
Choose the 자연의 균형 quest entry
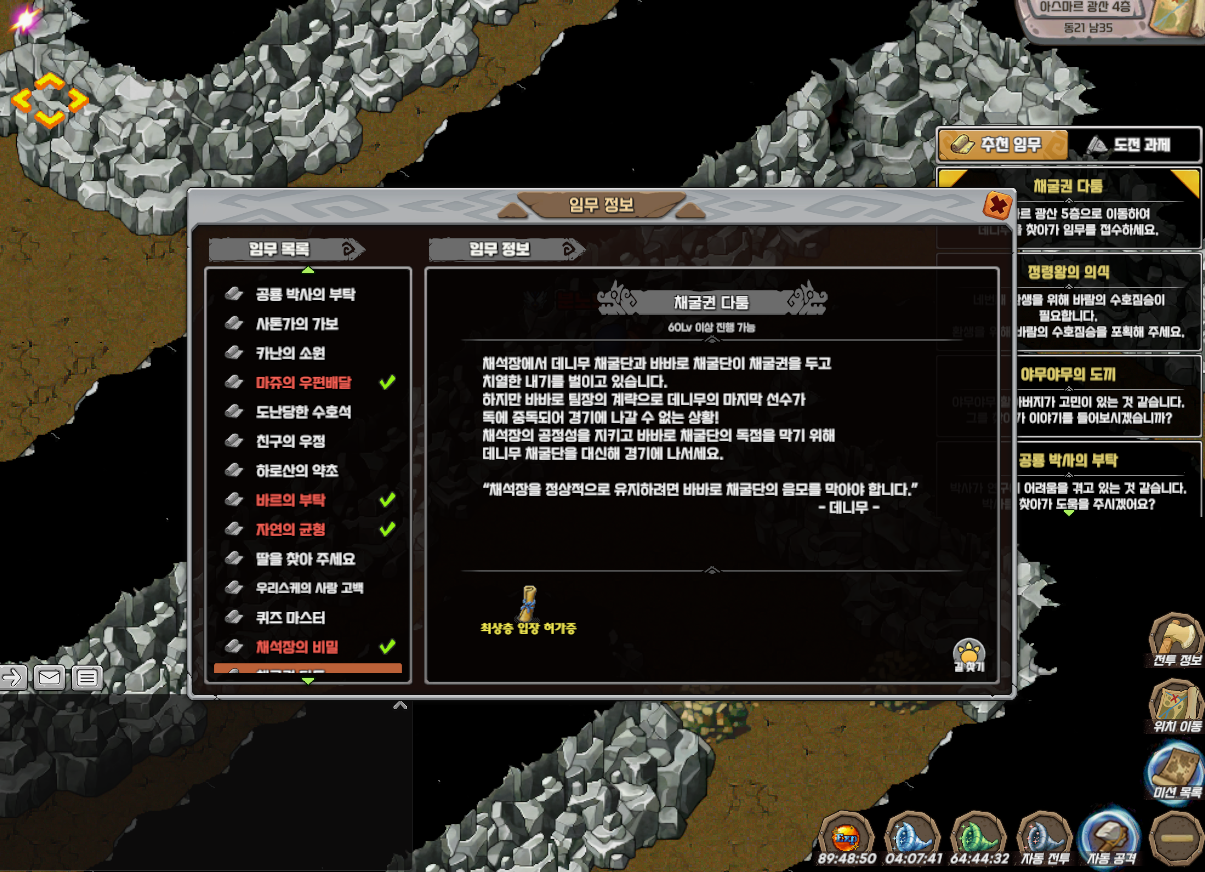[290, 529]
